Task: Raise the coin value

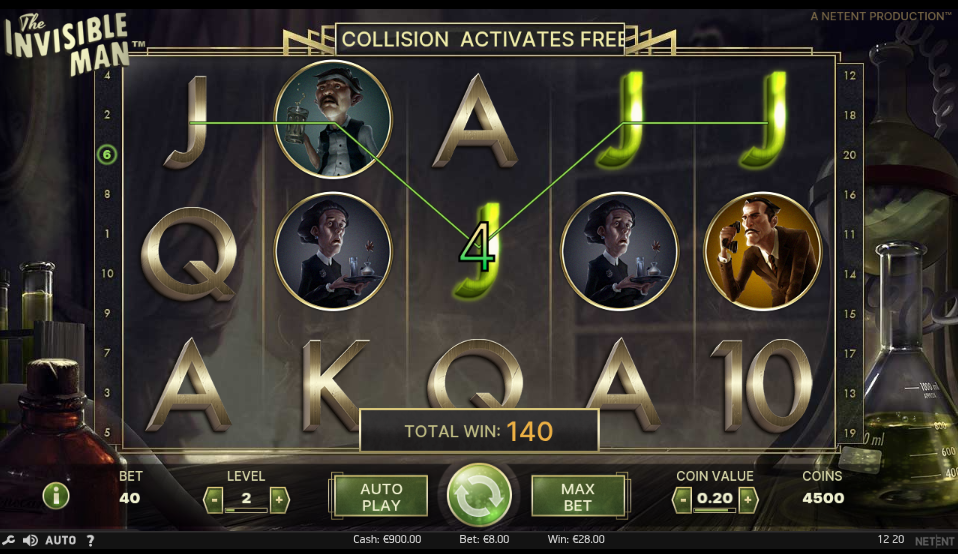Action: (747, 498)
